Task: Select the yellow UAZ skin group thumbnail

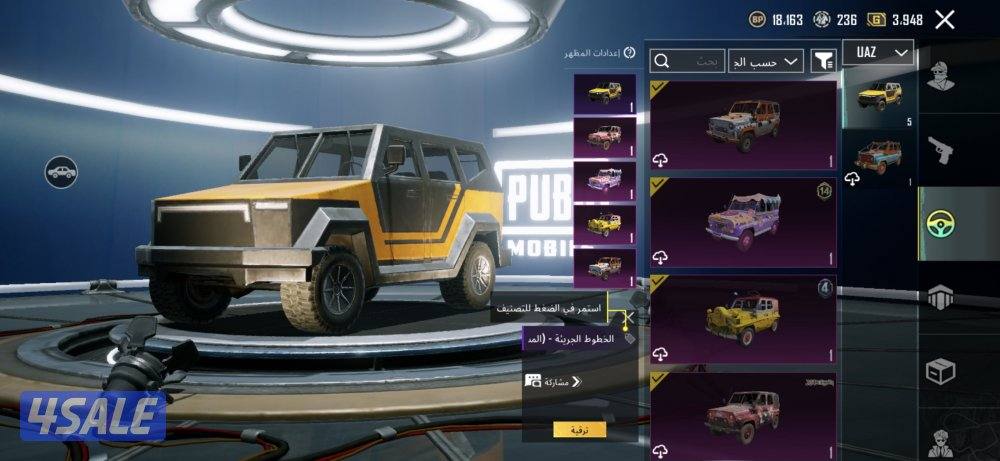Action: [x=878, y=99]
